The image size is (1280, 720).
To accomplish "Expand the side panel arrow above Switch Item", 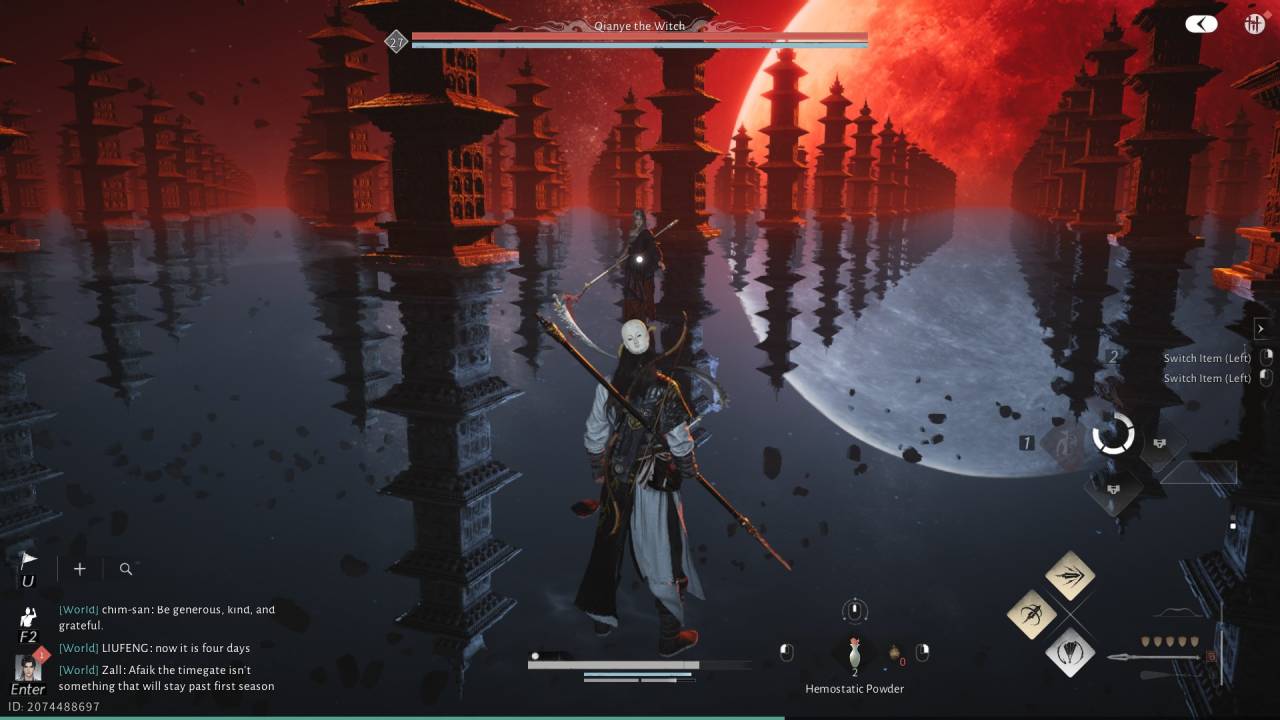I will (x=1260, y=329).
